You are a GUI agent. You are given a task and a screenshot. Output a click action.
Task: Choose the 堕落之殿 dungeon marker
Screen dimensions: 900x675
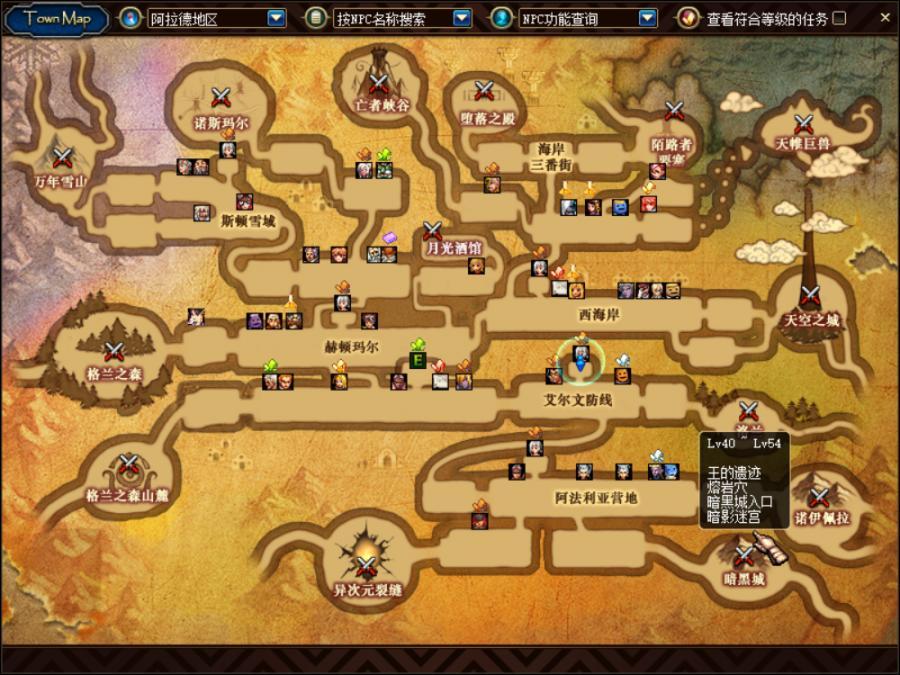tap(485, 91)
